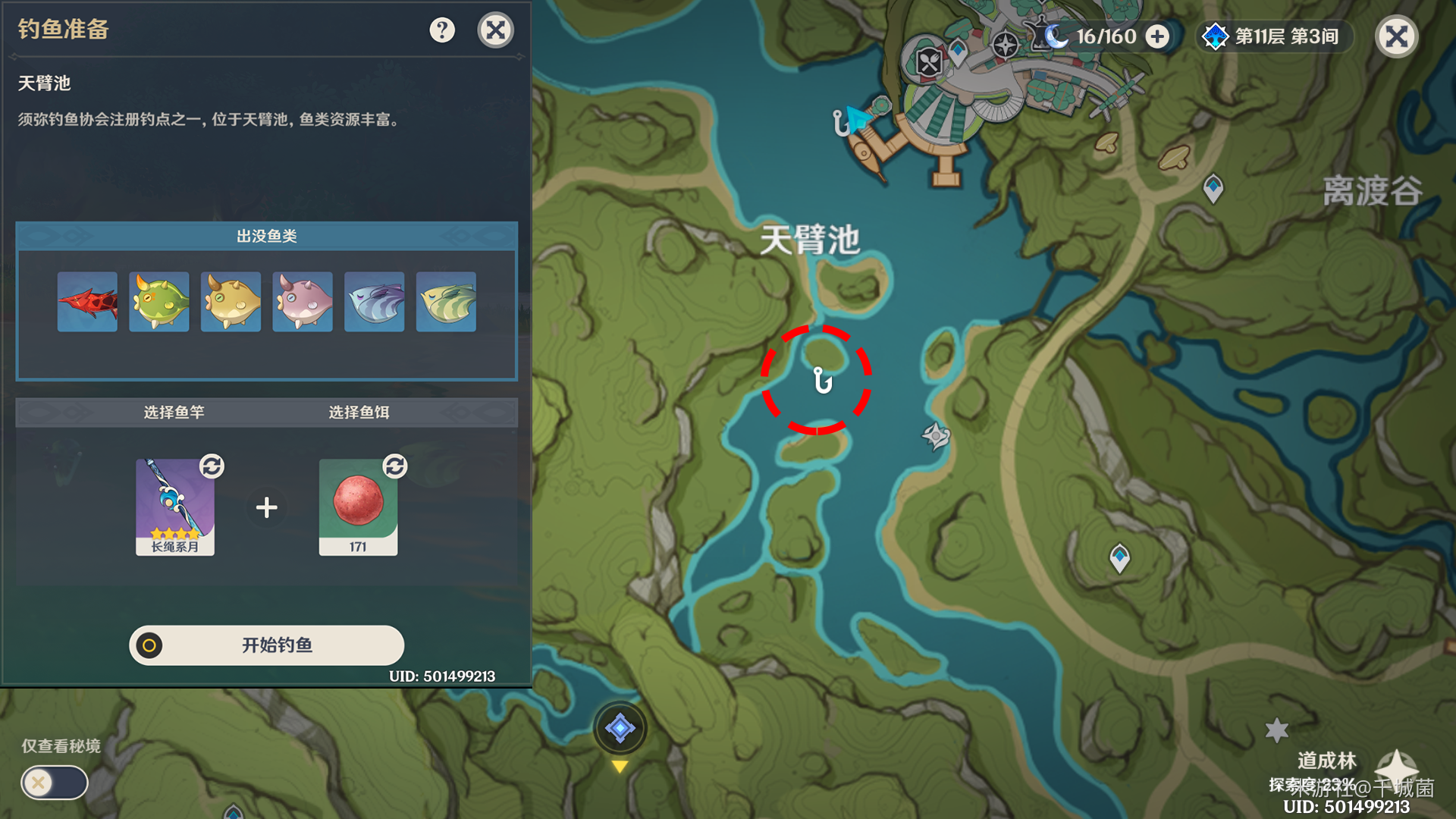Select the restaurant fork-and-knife map marker

click(x=929, y=62)
